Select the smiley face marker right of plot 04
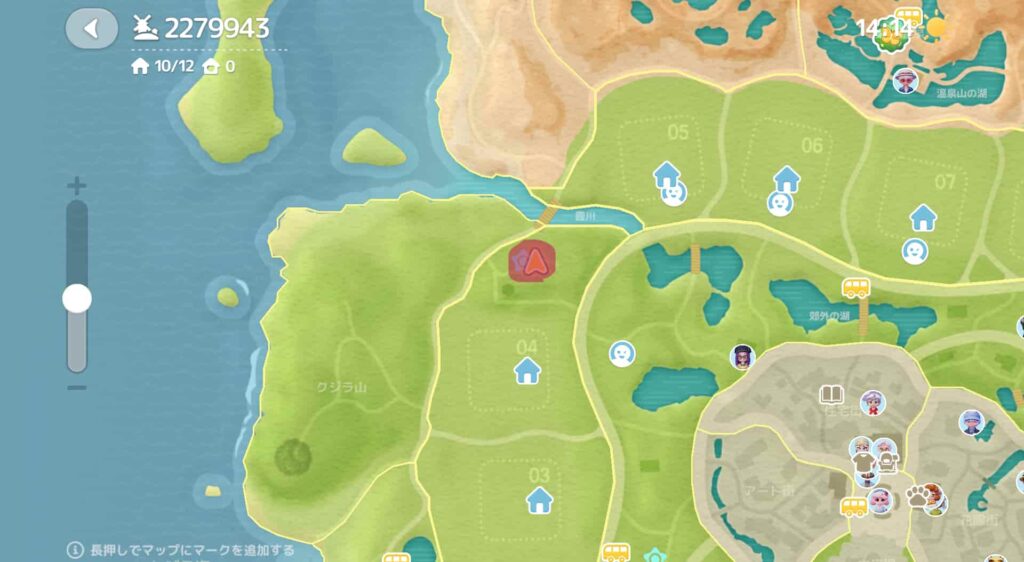This screenshot has height=562, width=1024. click(x=622, y=353)
